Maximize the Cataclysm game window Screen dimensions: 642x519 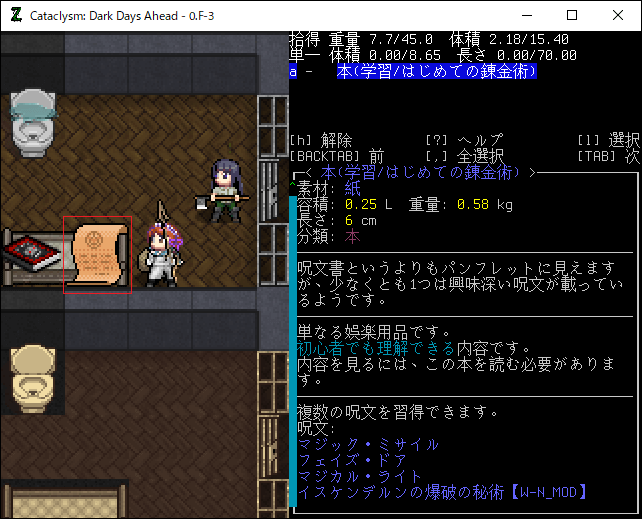point(572,16)
